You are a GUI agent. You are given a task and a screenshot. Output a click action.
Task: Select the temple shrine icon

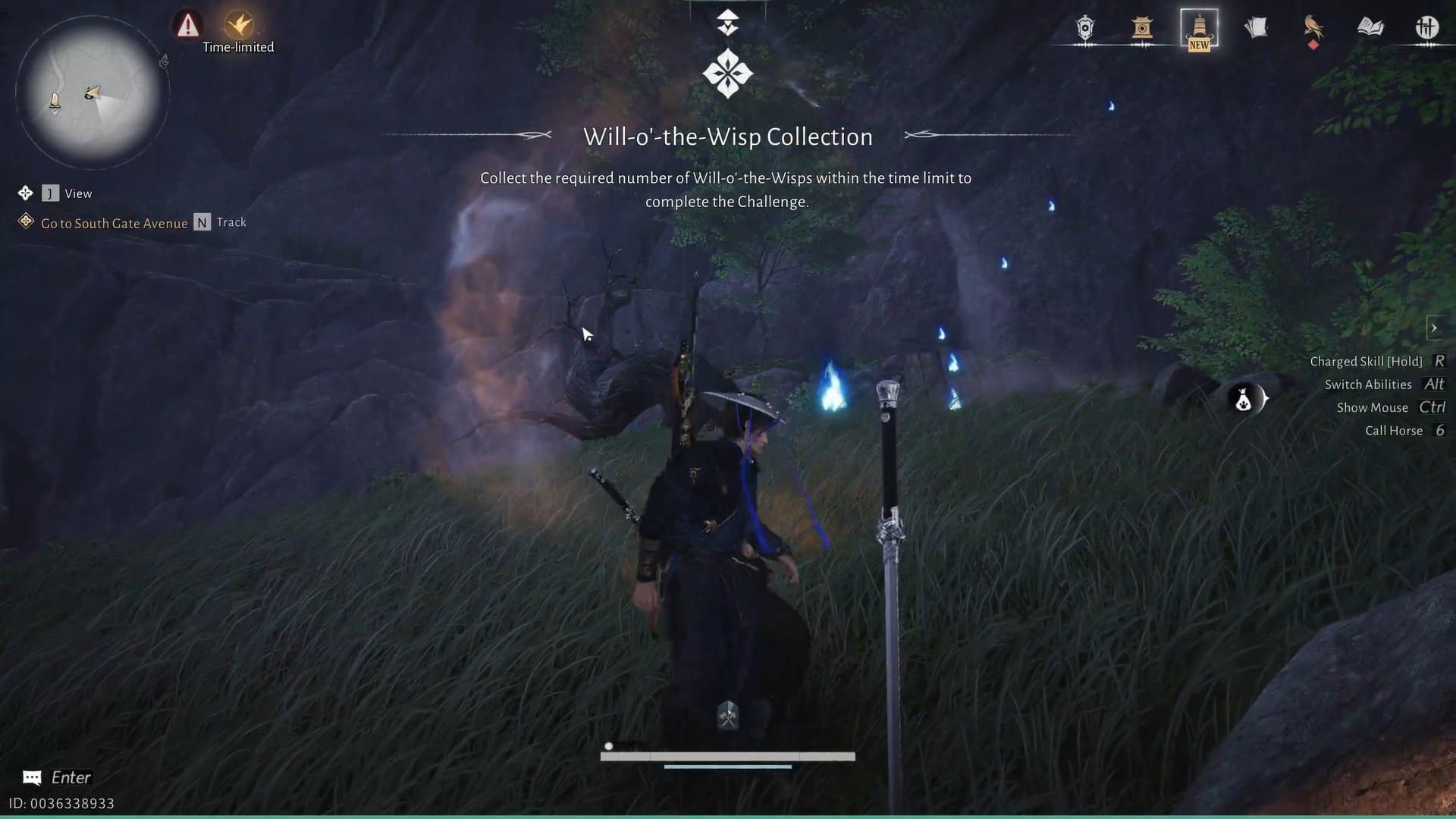[x=1142, y=29]
